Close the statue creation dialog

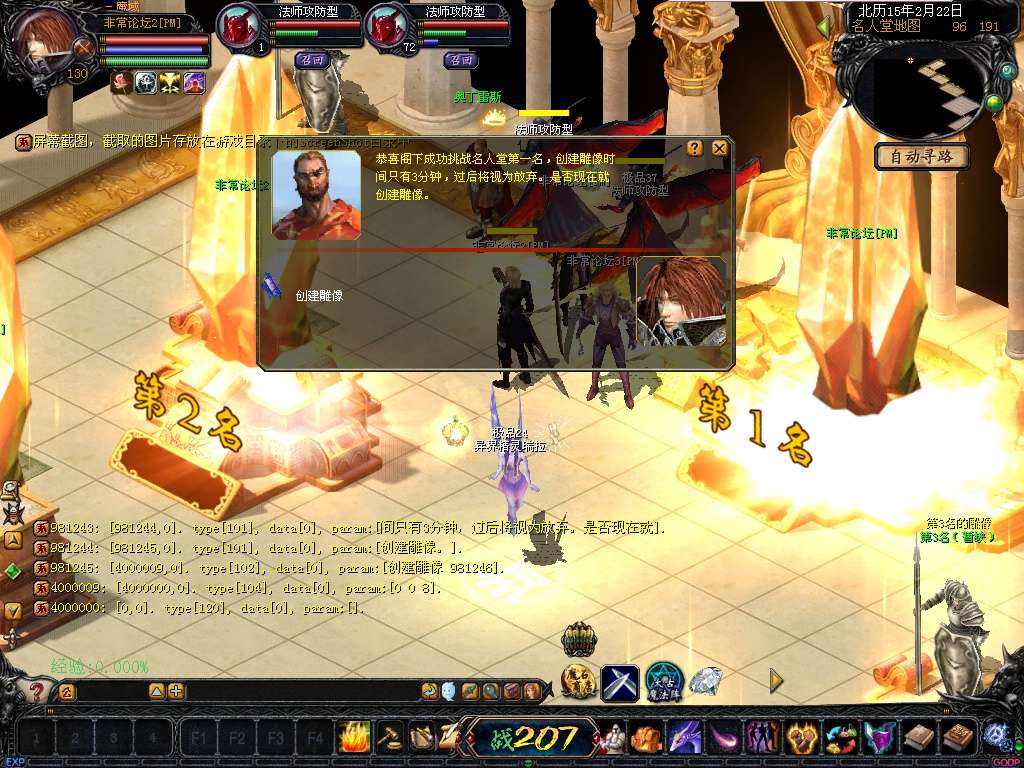coord(719,148)
